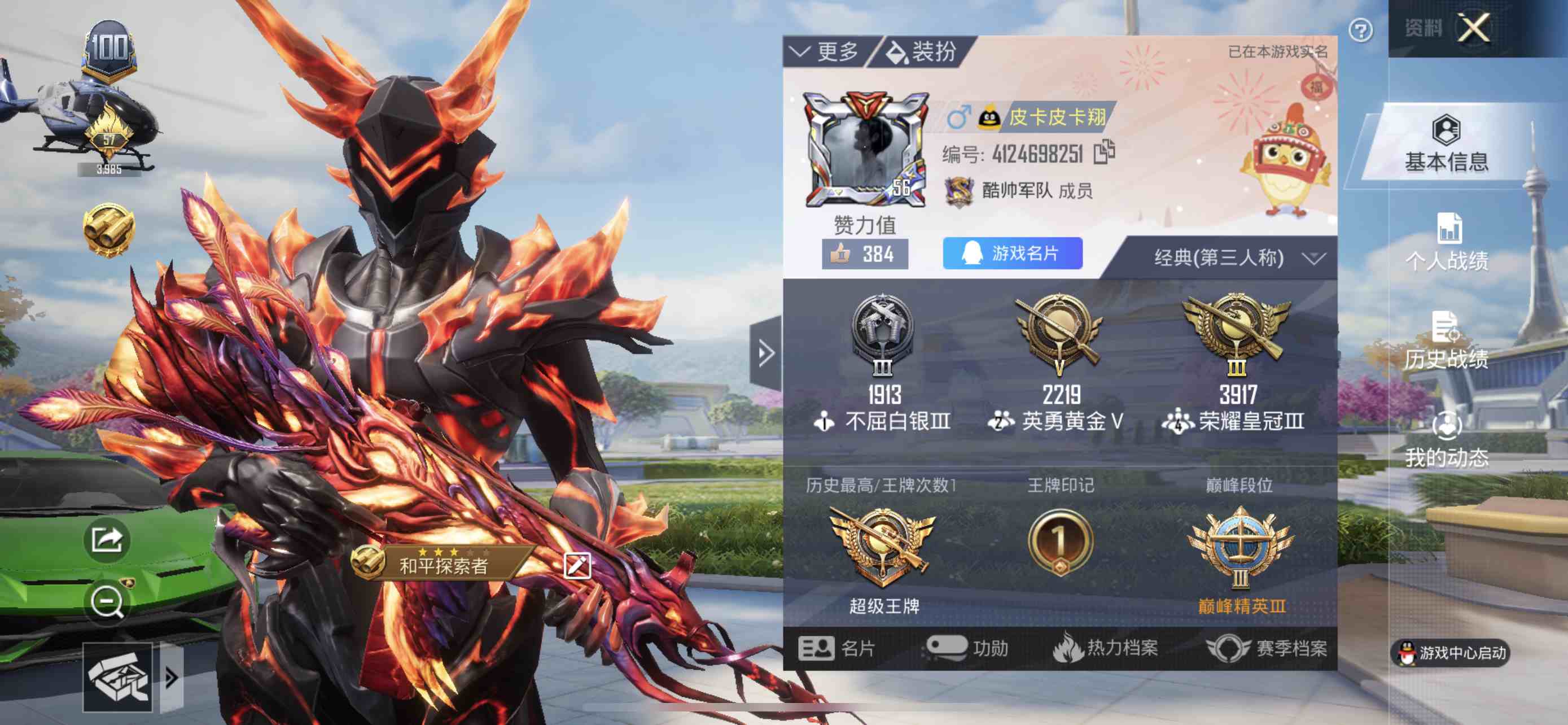Open the 个人战绩 tab
Image resolution: width=1568 pixels, height=725 pixels.
(1447, 243)
